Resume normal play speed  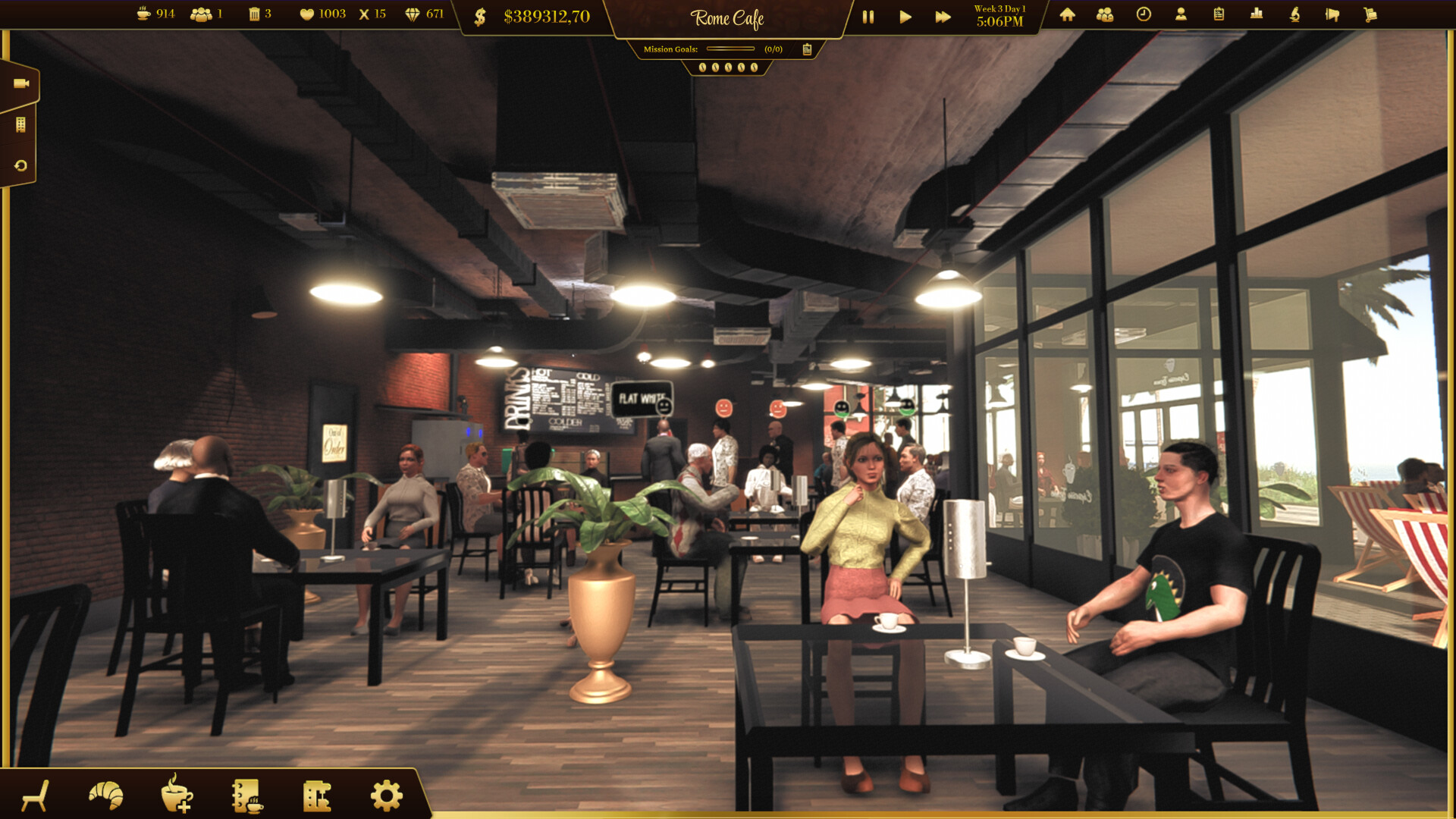click(905, 17)
